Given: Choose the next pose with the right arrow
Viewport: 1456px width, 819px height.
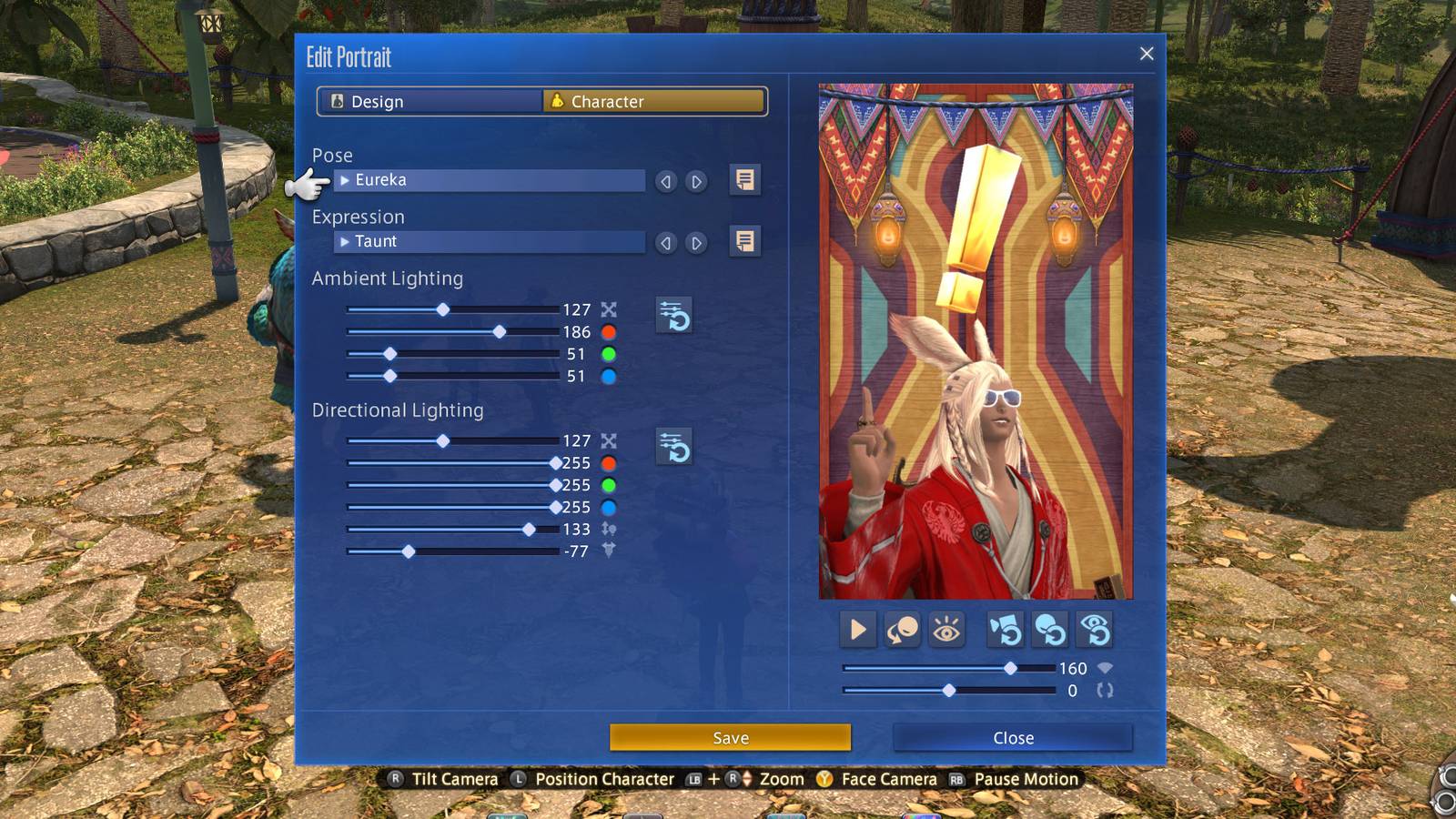Looking at the screenshot, I should coord(696,182).
